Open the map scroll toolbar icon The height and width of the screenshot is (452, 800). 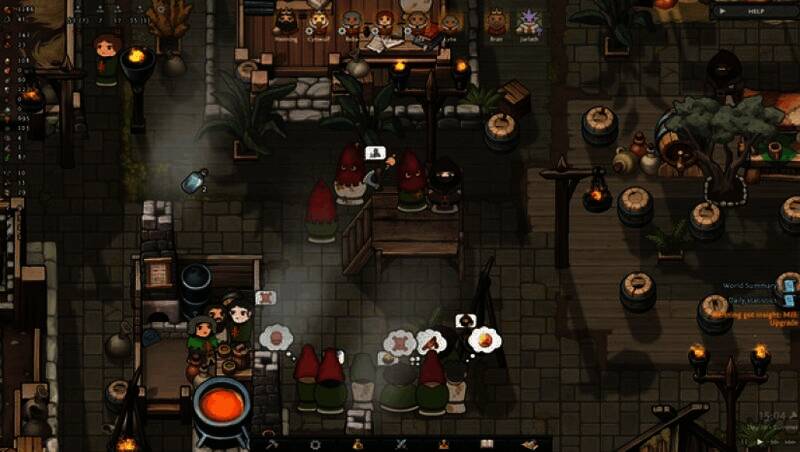[529, 443]
